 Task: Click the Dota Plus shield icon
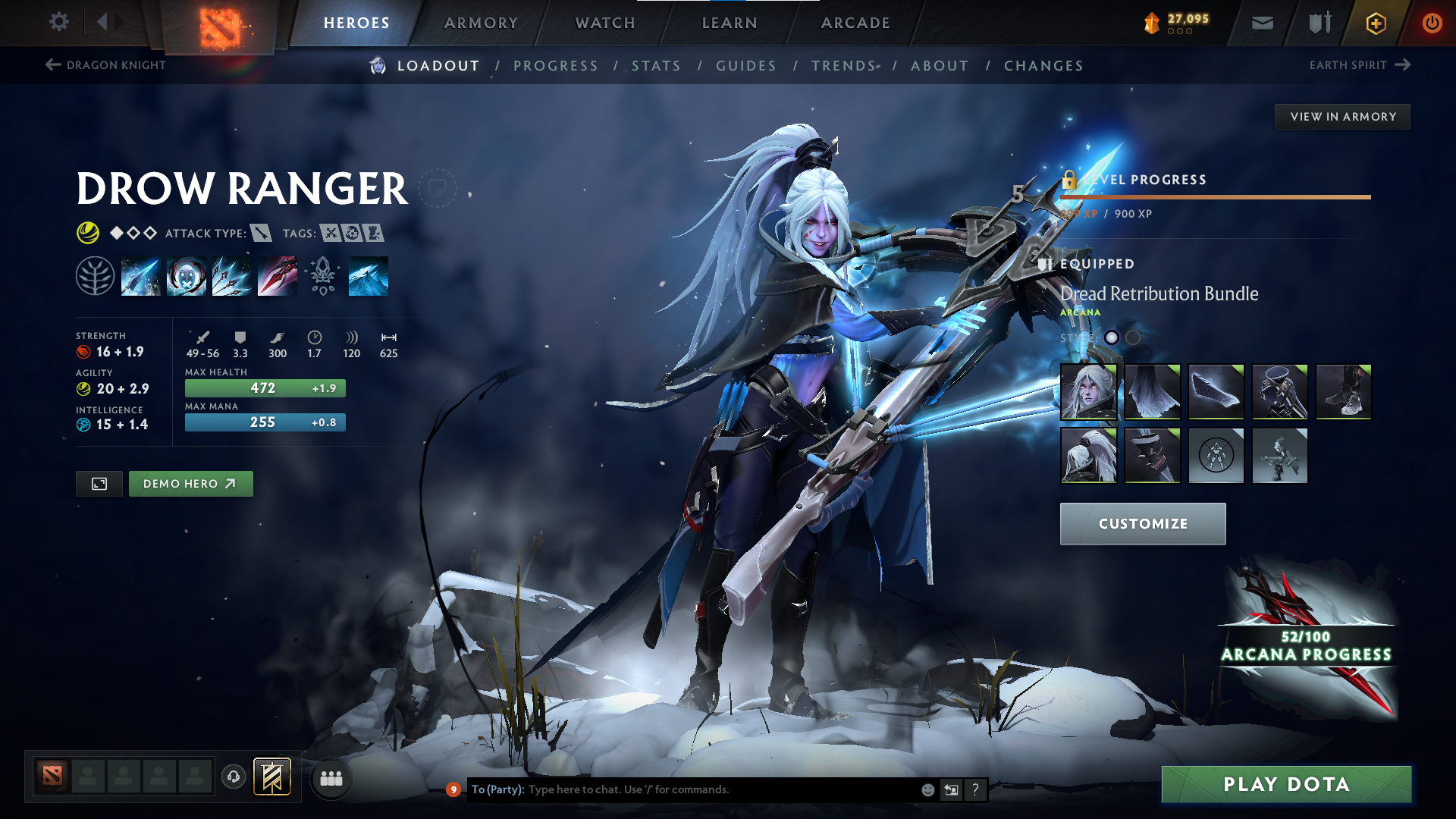coord(1318,23)
